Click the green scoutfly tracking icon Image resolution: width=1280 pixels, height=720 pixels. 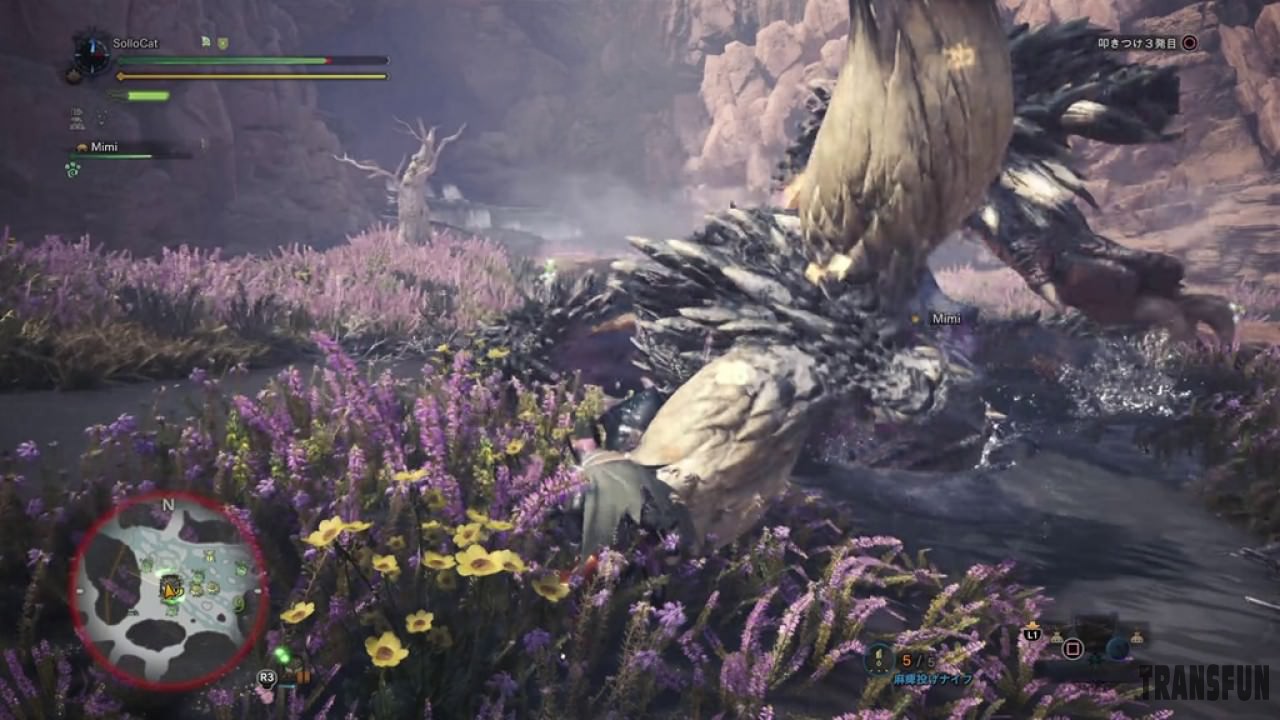coord(282,656)
